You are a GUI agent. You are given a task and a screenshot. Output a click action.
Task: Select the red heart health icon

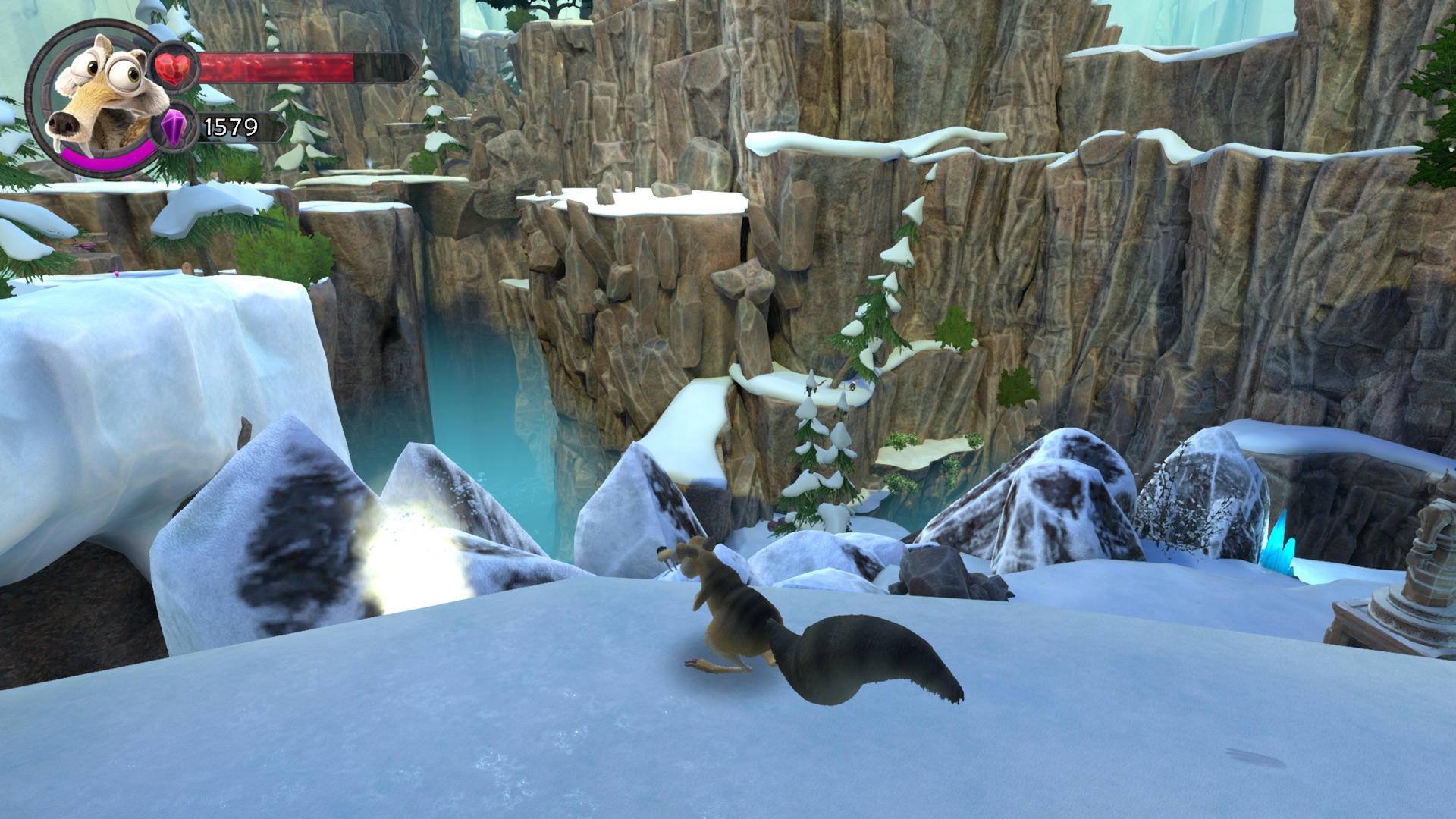tap(174, 67)
